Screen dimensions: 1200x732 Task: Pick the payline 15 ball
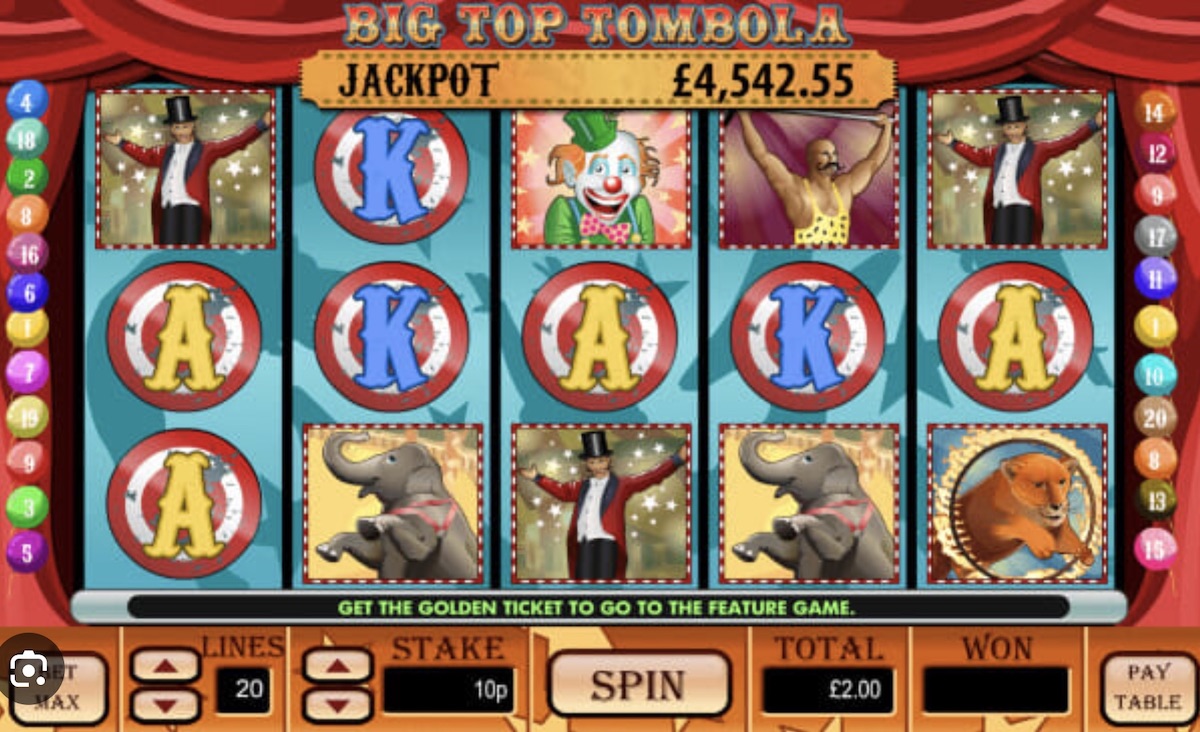[1156, 549]
